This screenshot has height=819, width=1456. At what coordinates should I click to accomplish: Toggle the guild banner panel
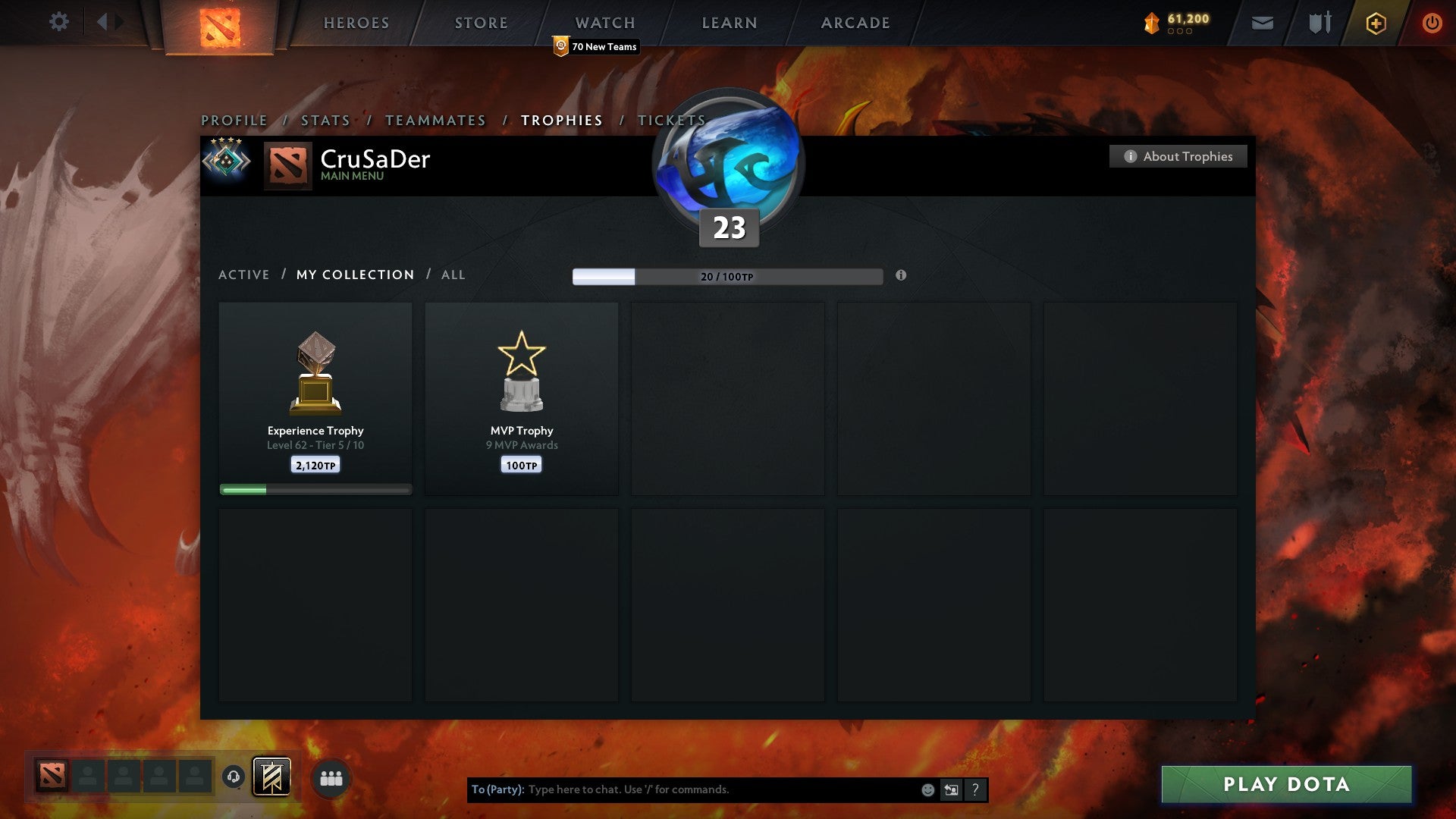(271, 777)
